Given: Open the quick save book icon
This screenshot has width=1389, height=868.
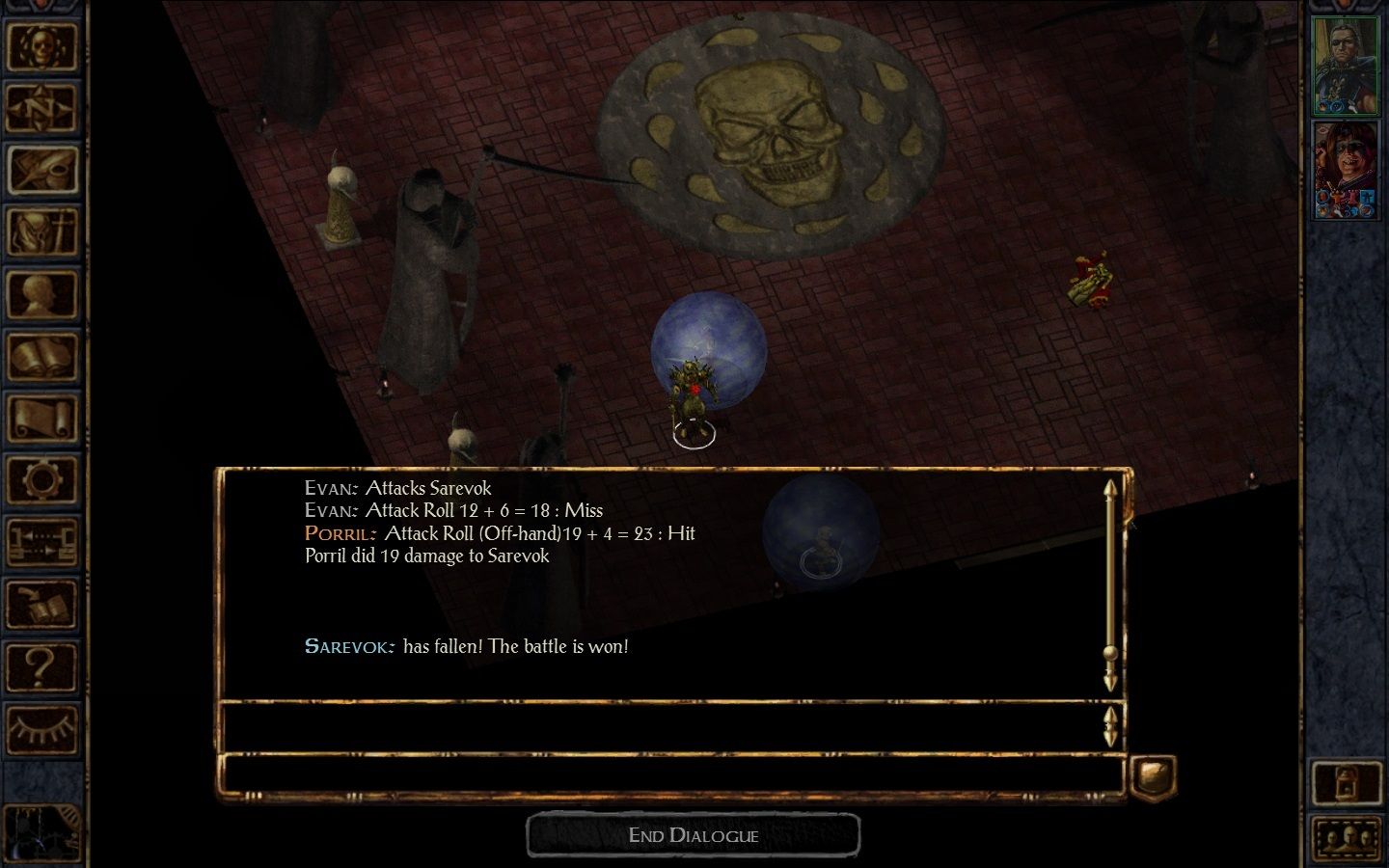Looking at the screenshot, I should [x=41, y=605].
